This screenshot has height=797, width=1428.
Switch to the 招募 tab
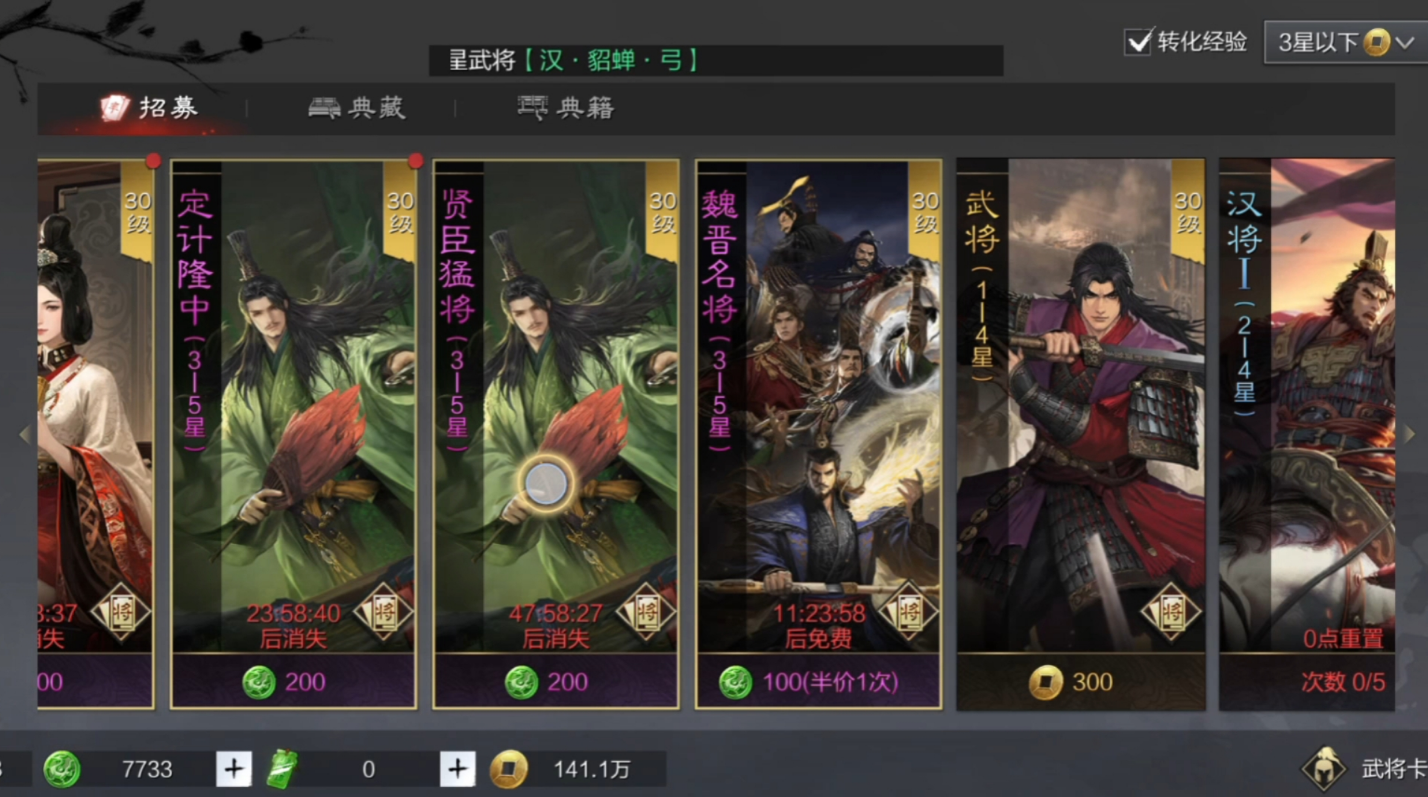150,108
